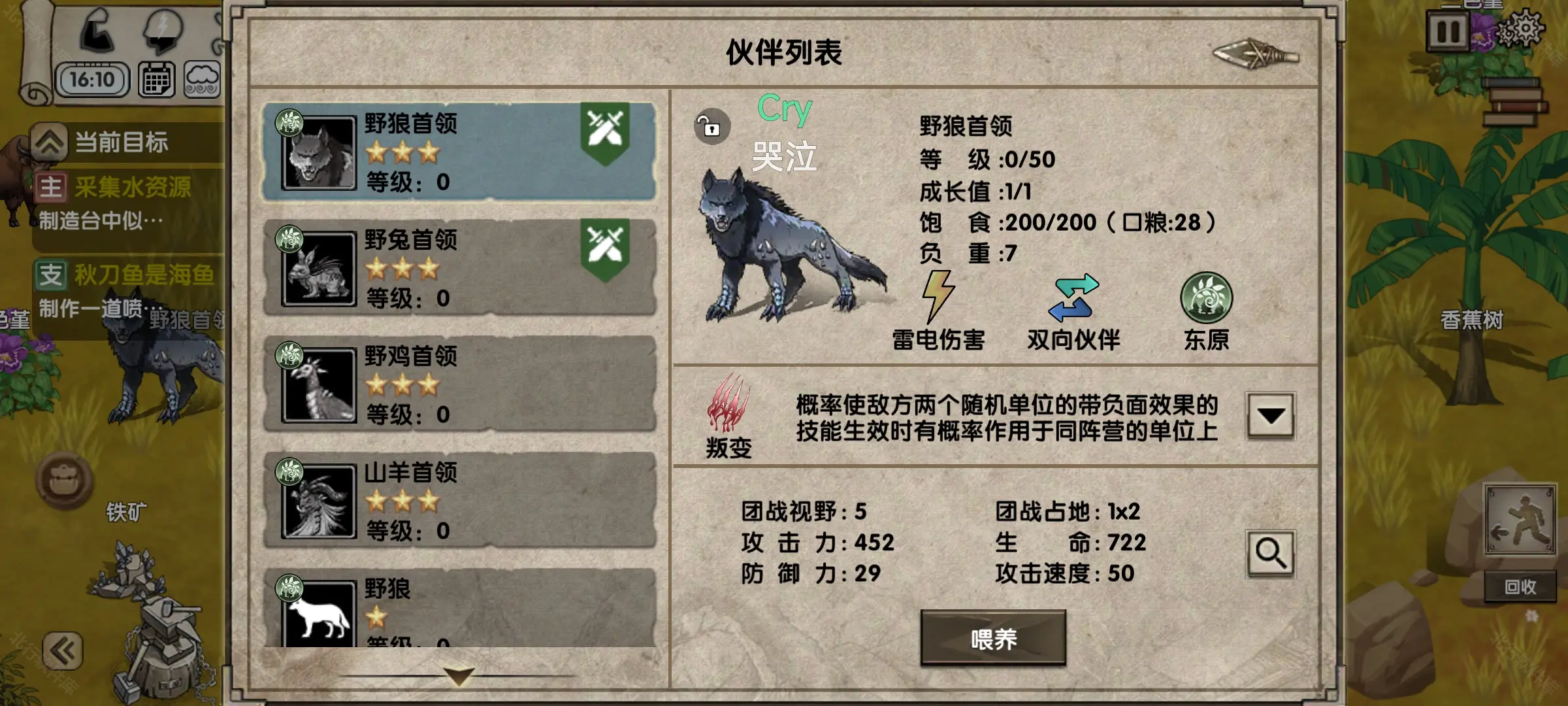Select the 野兔首领 companion row
The image size is (1568, 706).
point(457,268)
